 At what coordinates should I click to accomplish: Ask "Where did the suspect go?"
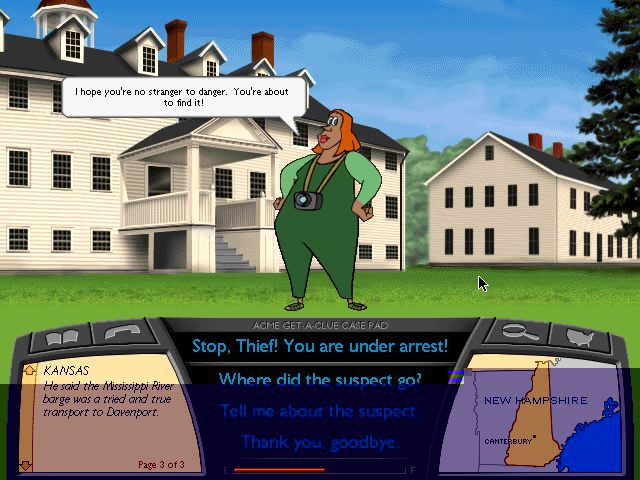coord(320,379)
